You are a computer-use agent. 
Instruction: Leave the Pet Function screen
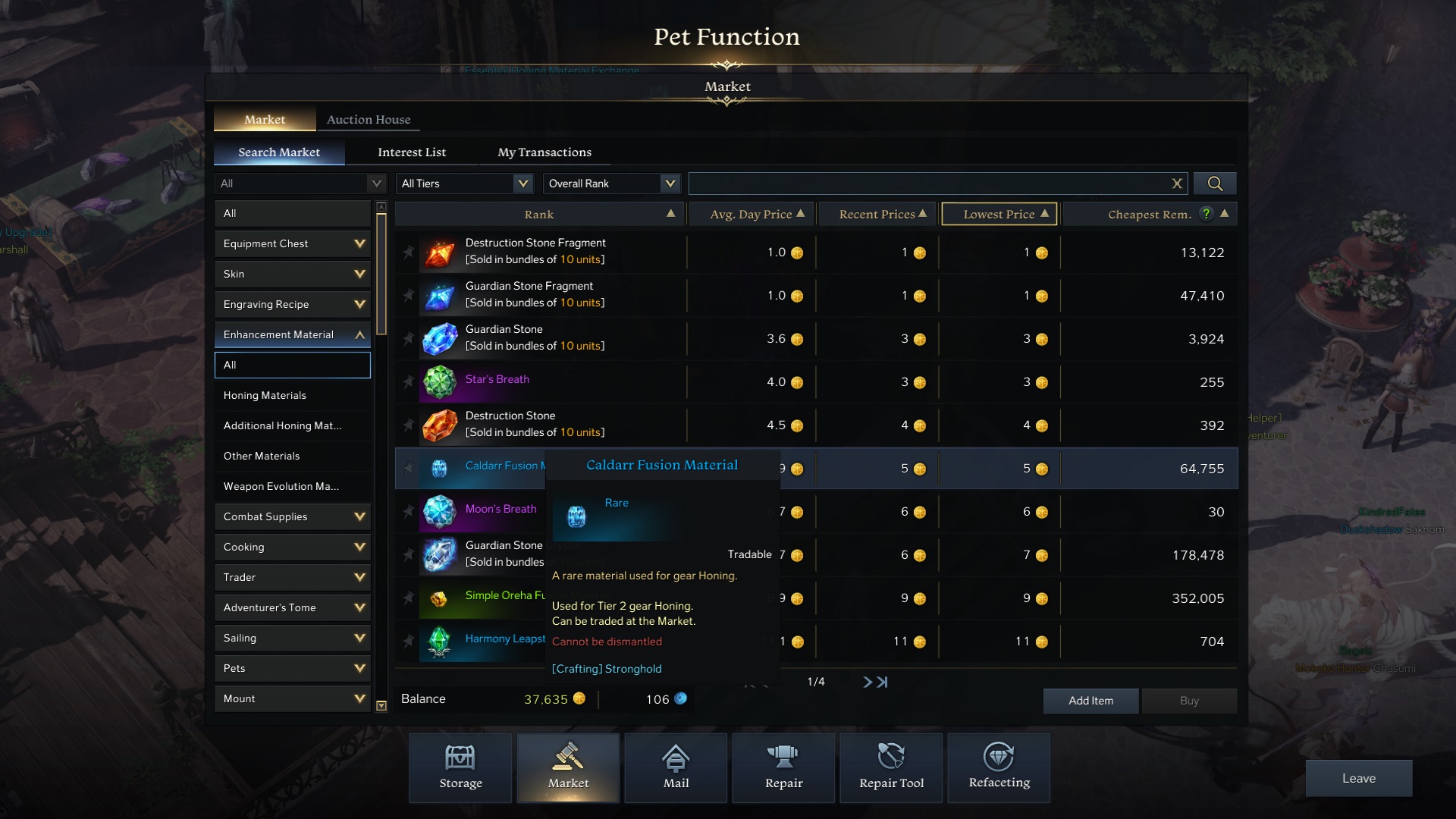tap(1358, 778)
